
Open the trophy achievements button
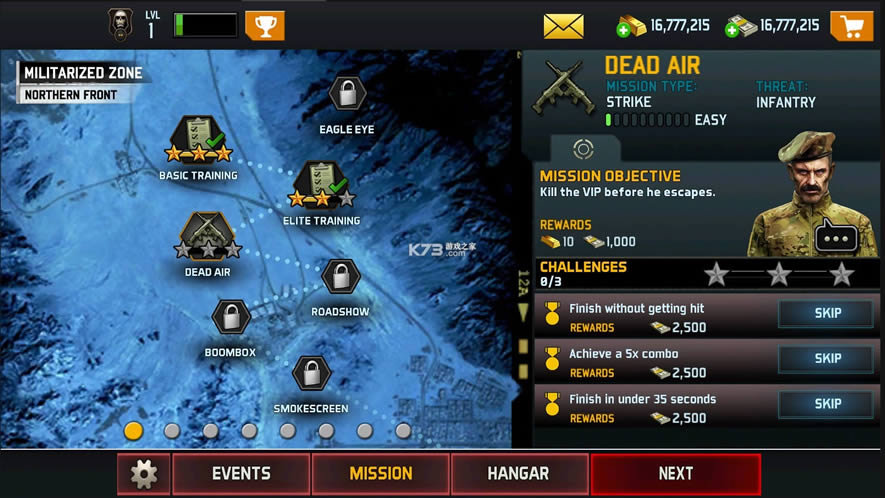click(x=264, y=25)
